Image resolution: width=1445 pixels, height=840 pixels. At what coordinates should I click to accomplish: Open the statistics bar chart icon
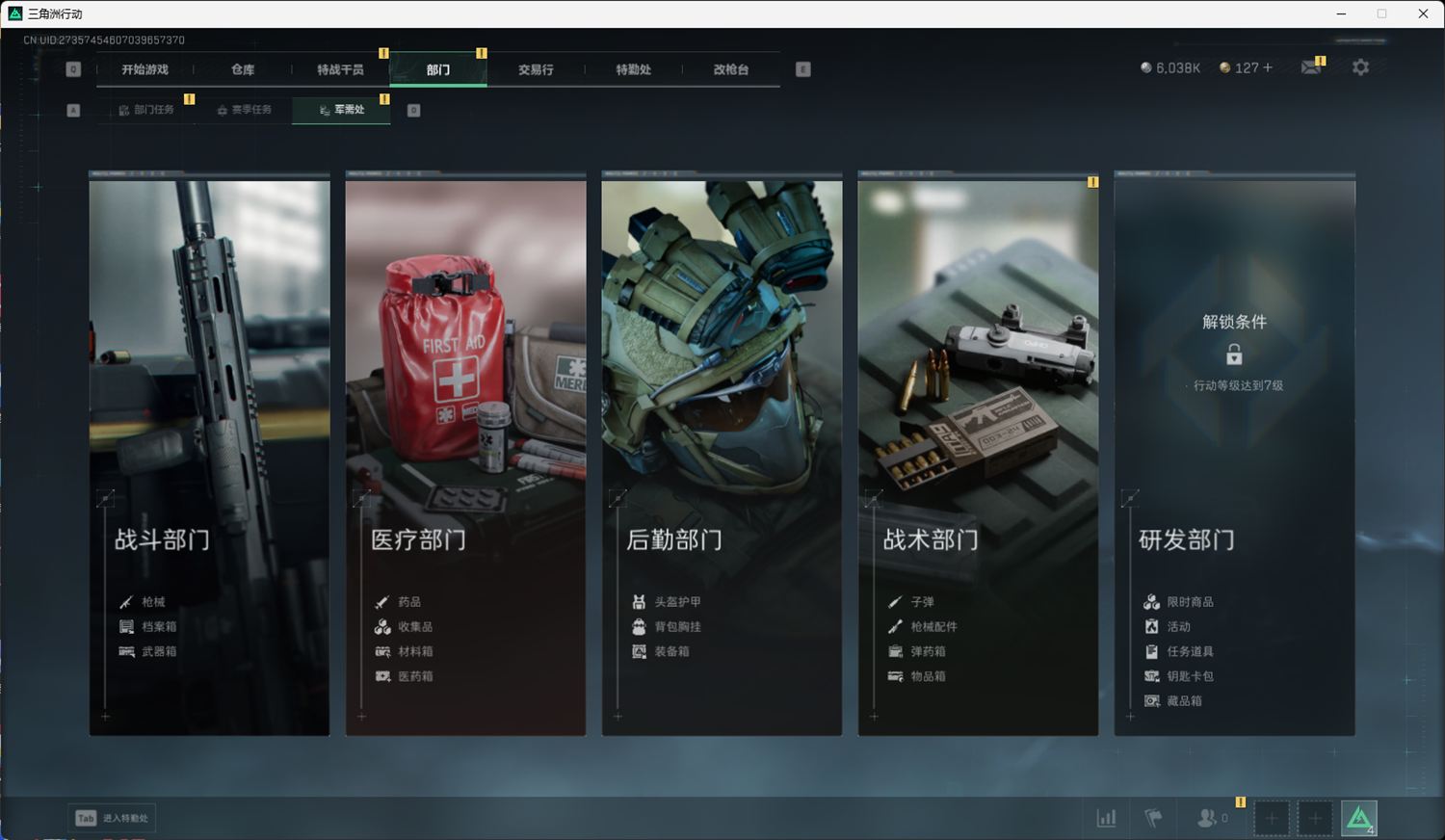(1107, 818)
